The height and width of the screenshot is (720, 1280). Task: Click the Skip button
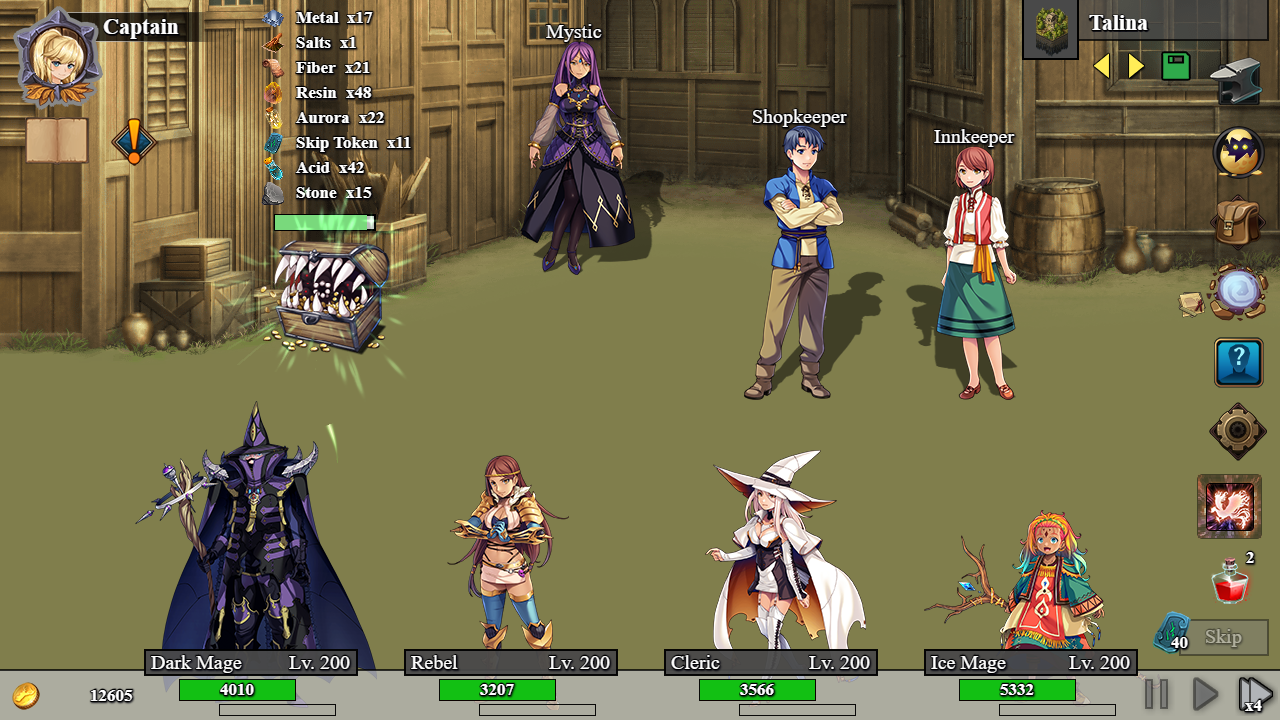pyautogui.click(x=1223, y=637)
